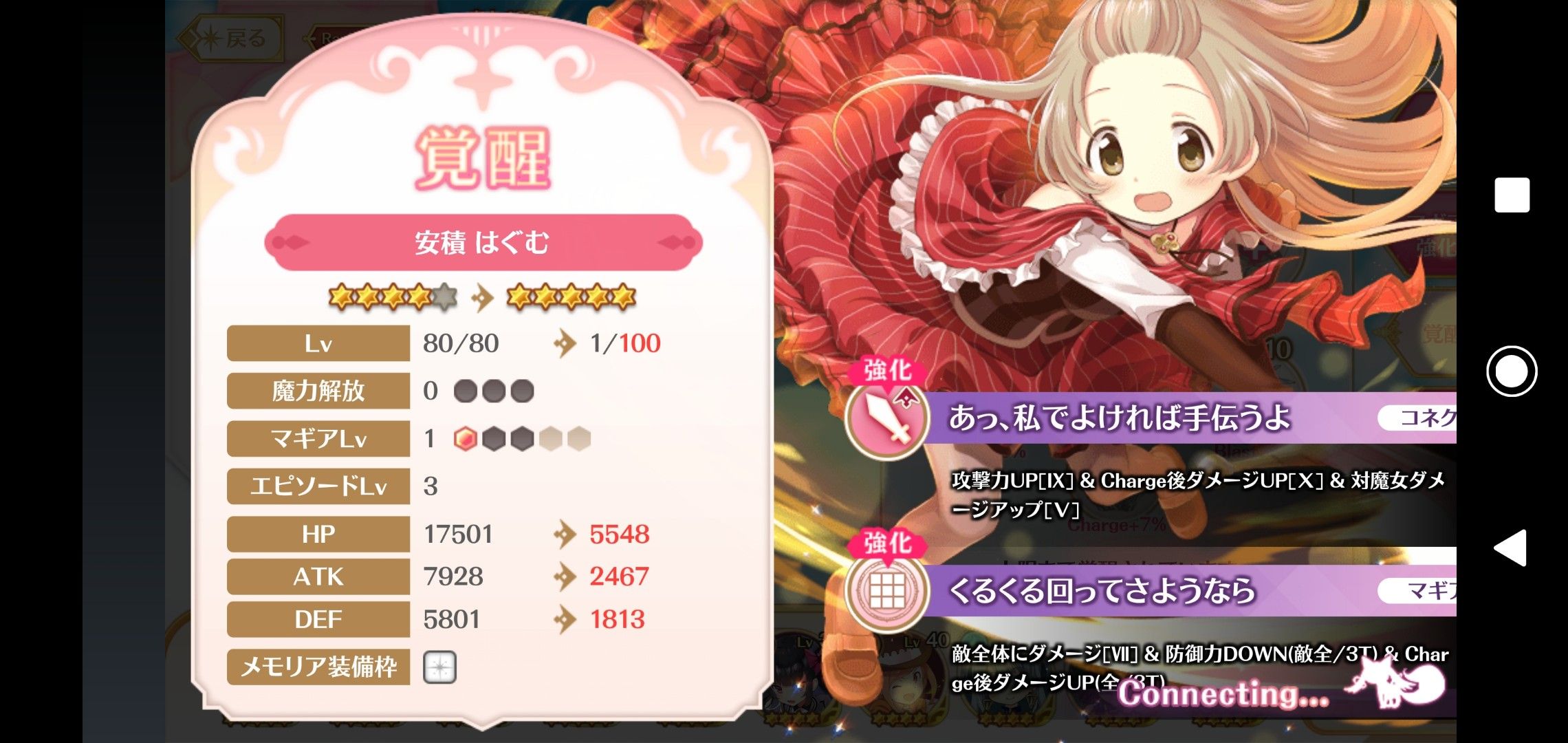Tap the gold arrow icon next to HP values

[x=565, y=533]
